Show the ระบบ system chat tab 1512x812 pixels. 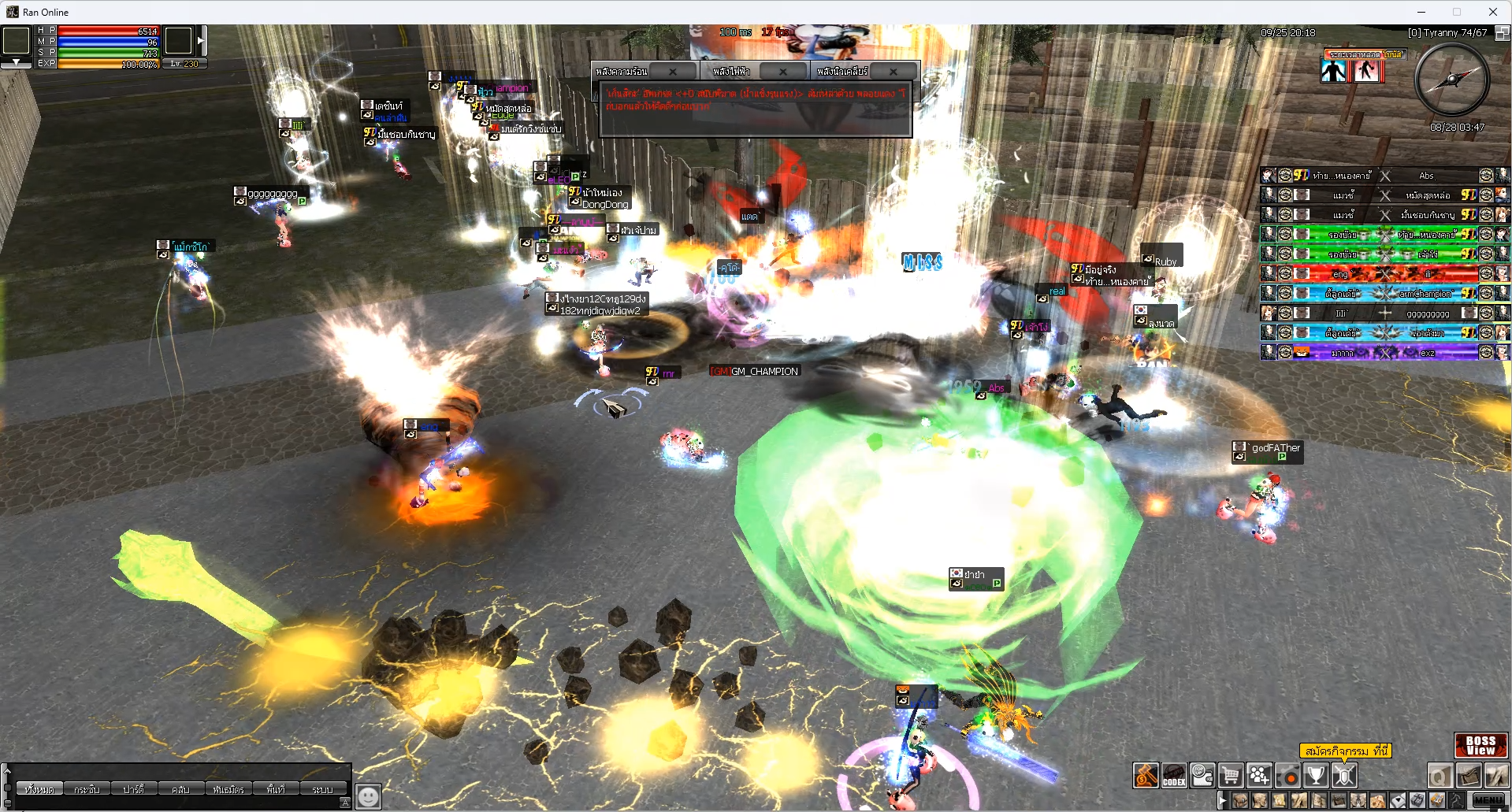322,789
